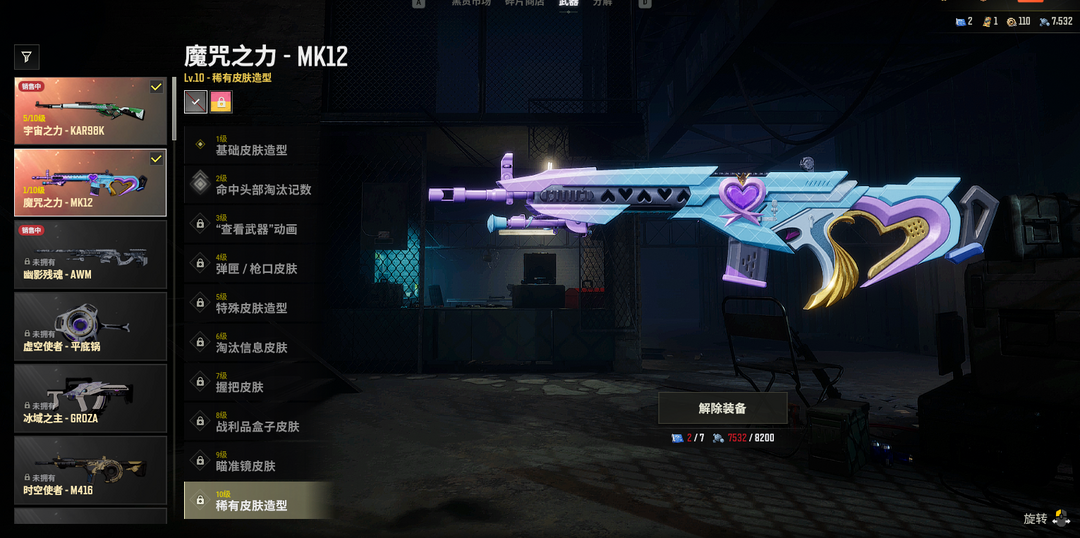Open level 8 战利品盒子皮肤 upgrade
Viewport: 1080px width, 538px height.
coord(257,422)
